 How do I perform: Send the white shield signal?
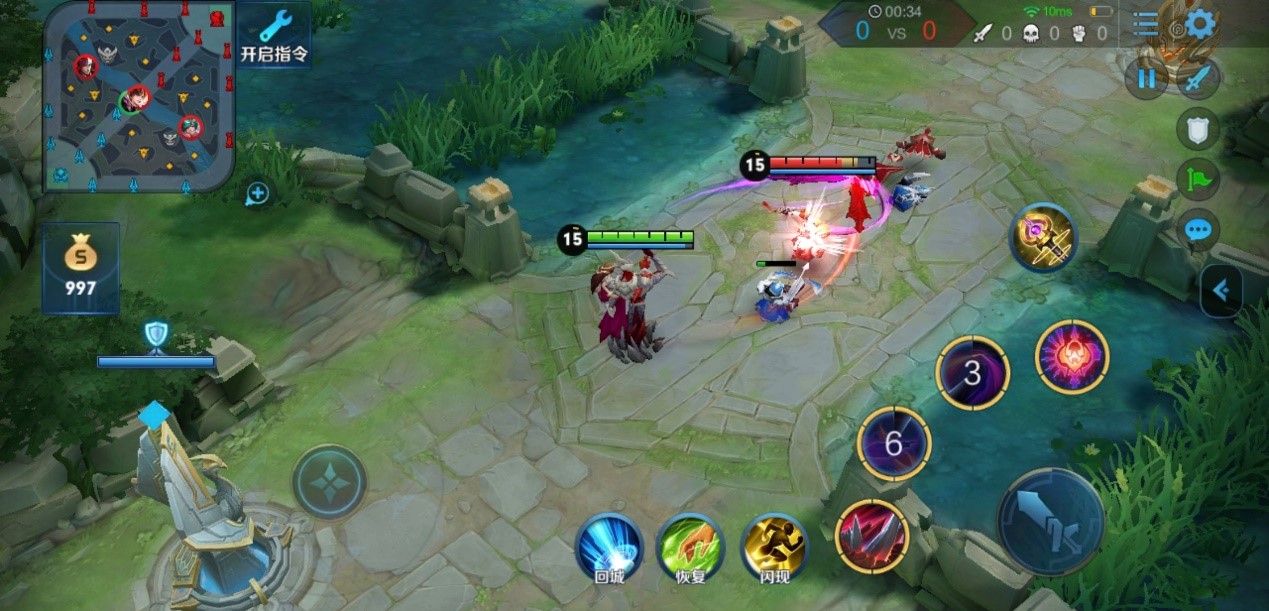[x=1197, y=128]
